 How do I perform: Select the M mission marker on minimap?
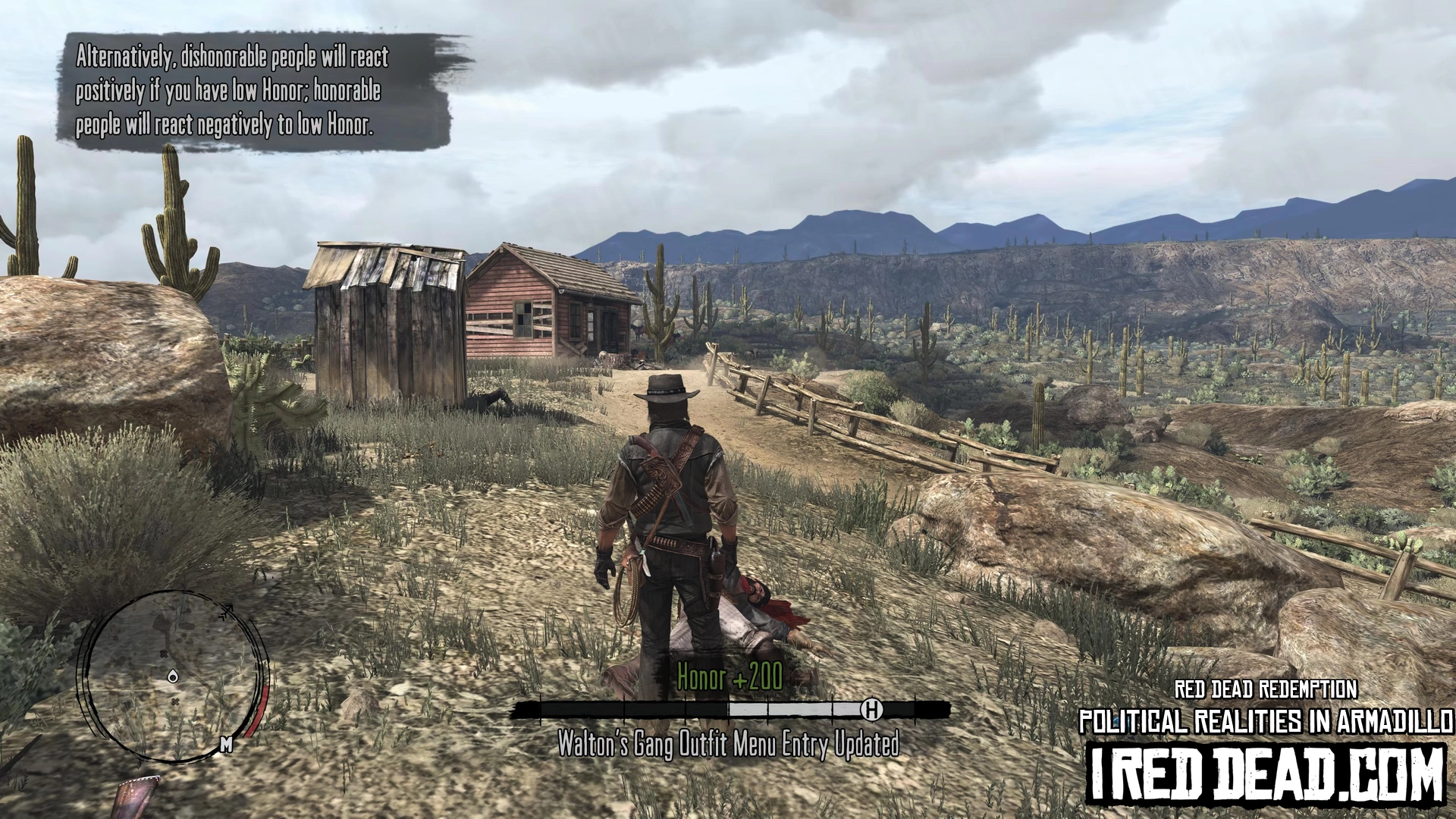coord(226,745)
